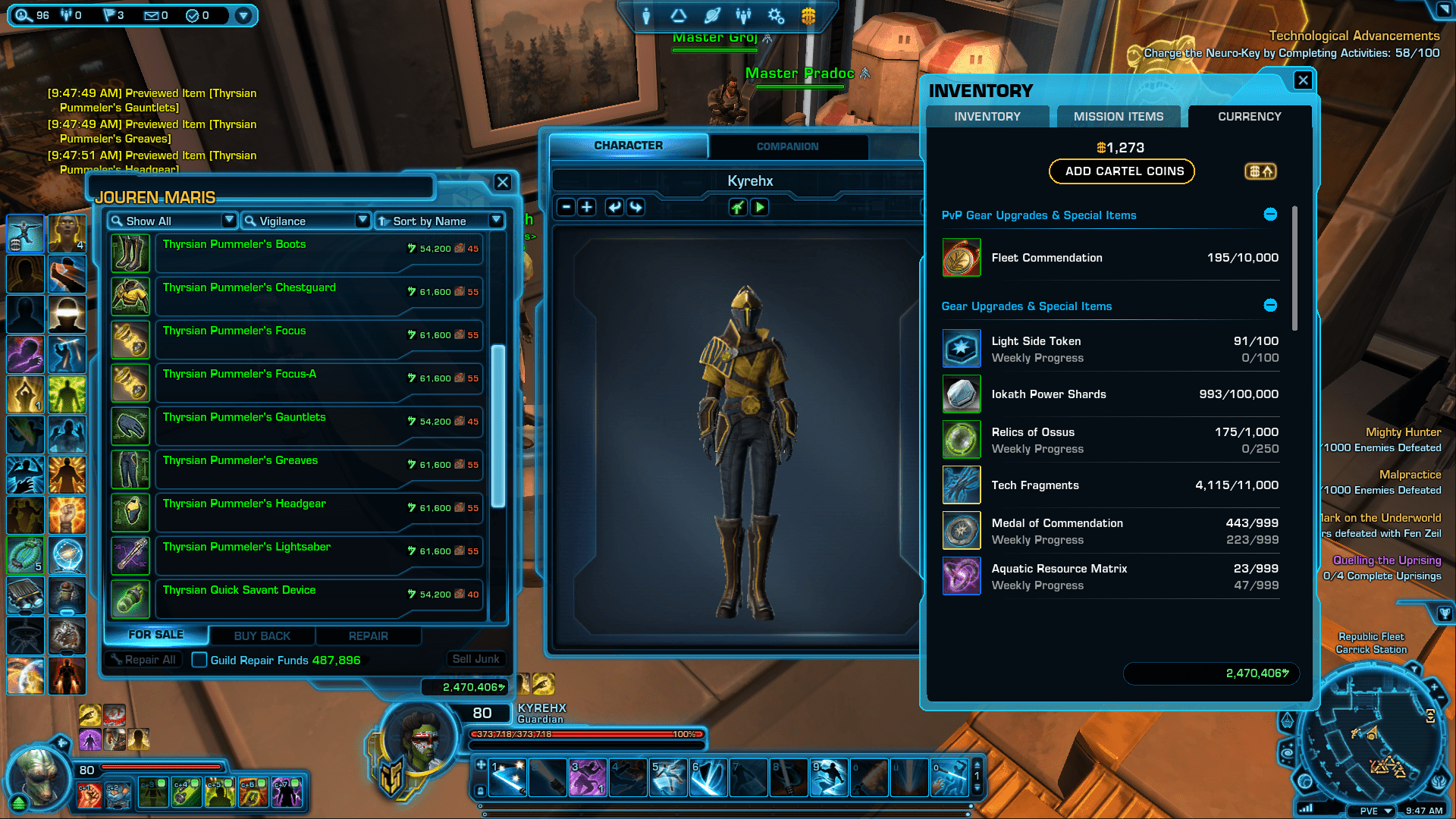Open the Cartel Market coin icon
The height and width of the screenshot is (819, 1456).
[808, 16]
